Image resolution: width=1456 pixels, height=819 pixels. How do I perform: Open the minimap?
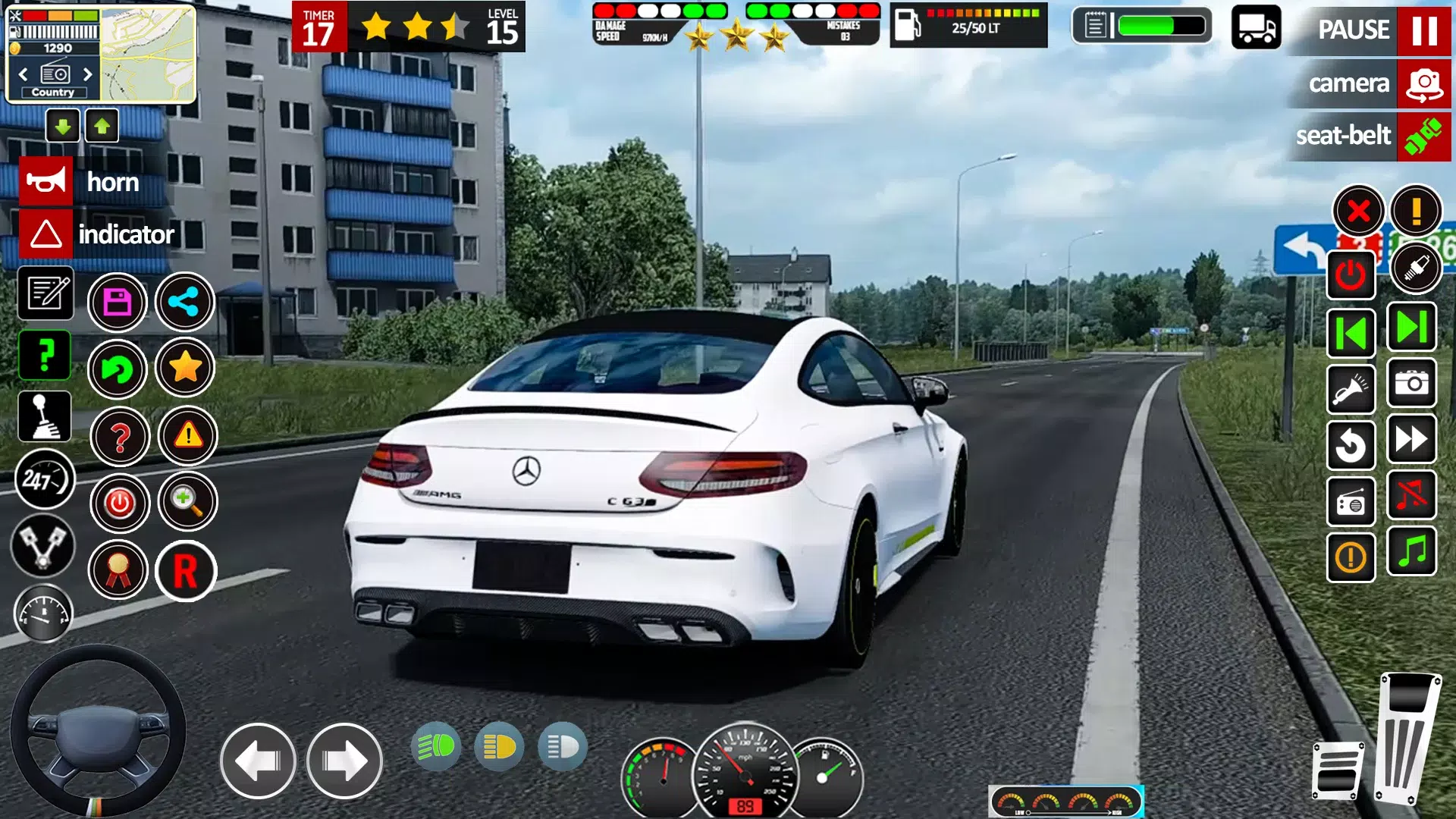[x=148, y=55]
